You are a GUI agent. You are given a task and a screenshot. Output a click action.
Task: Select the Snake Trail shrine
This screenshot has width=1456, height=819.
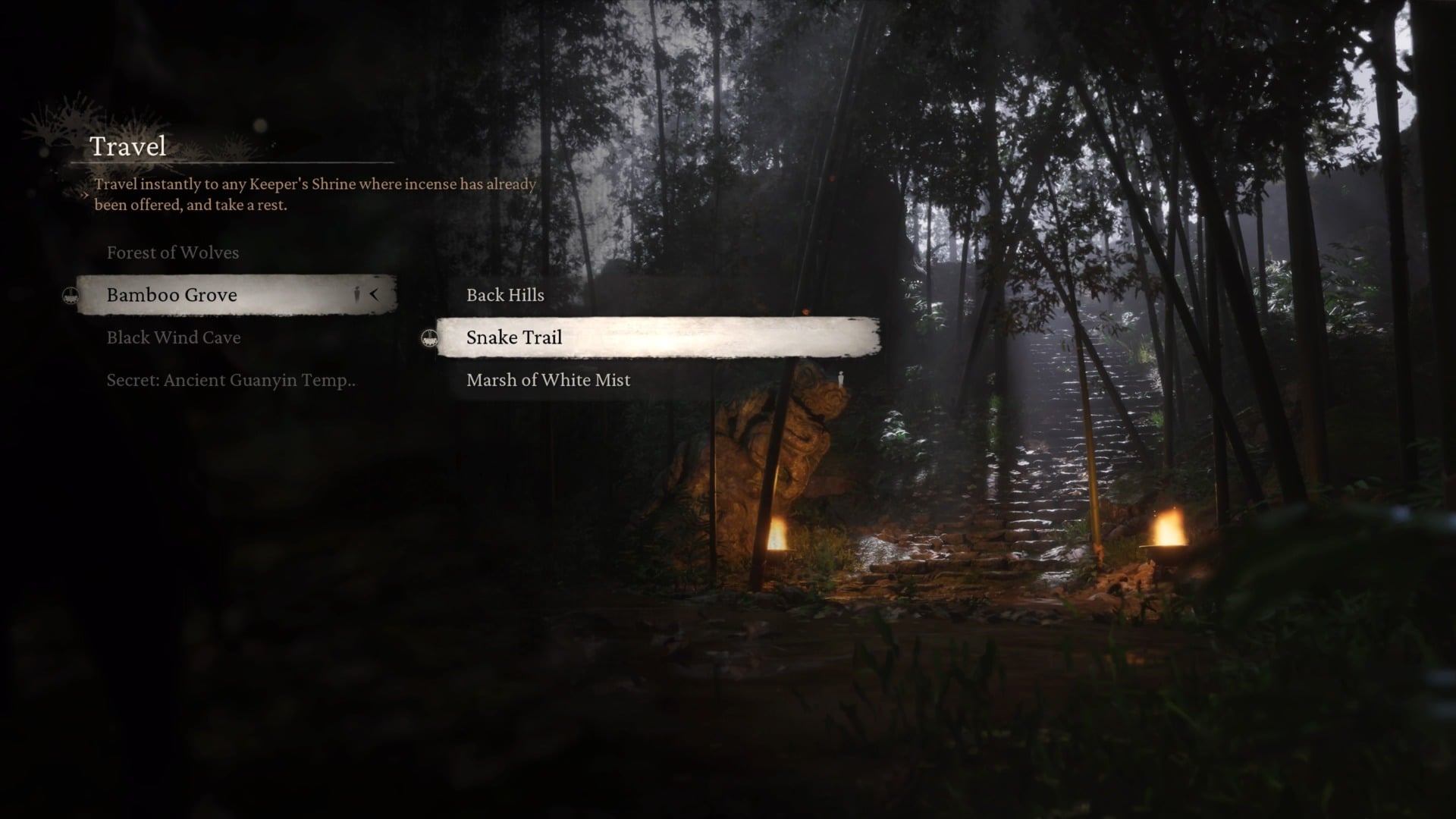(x=513, y=337)
